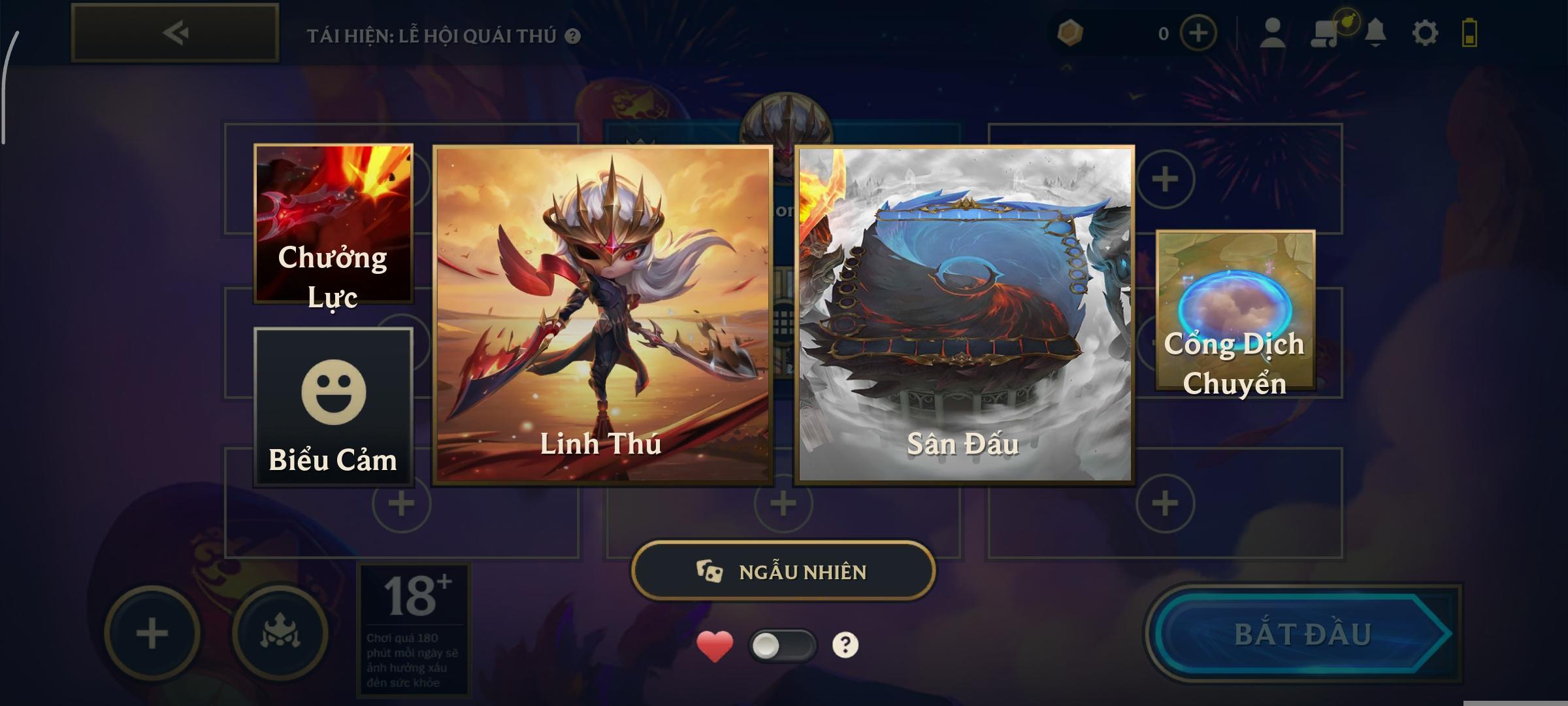Open the player profile icon
Viewport: 1568px width, 706px height.
[1272, 33]
